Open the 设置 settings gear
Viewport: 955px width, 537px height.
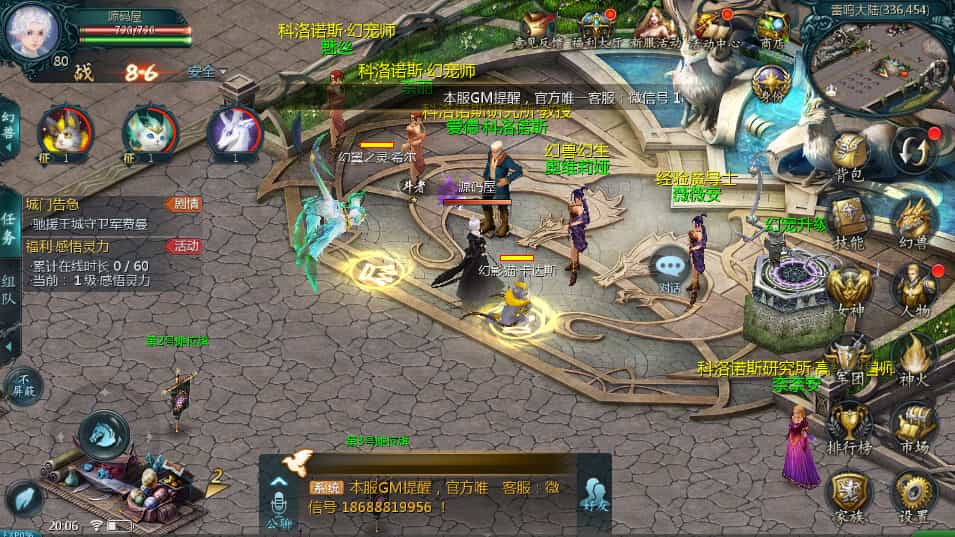[912, 493]
